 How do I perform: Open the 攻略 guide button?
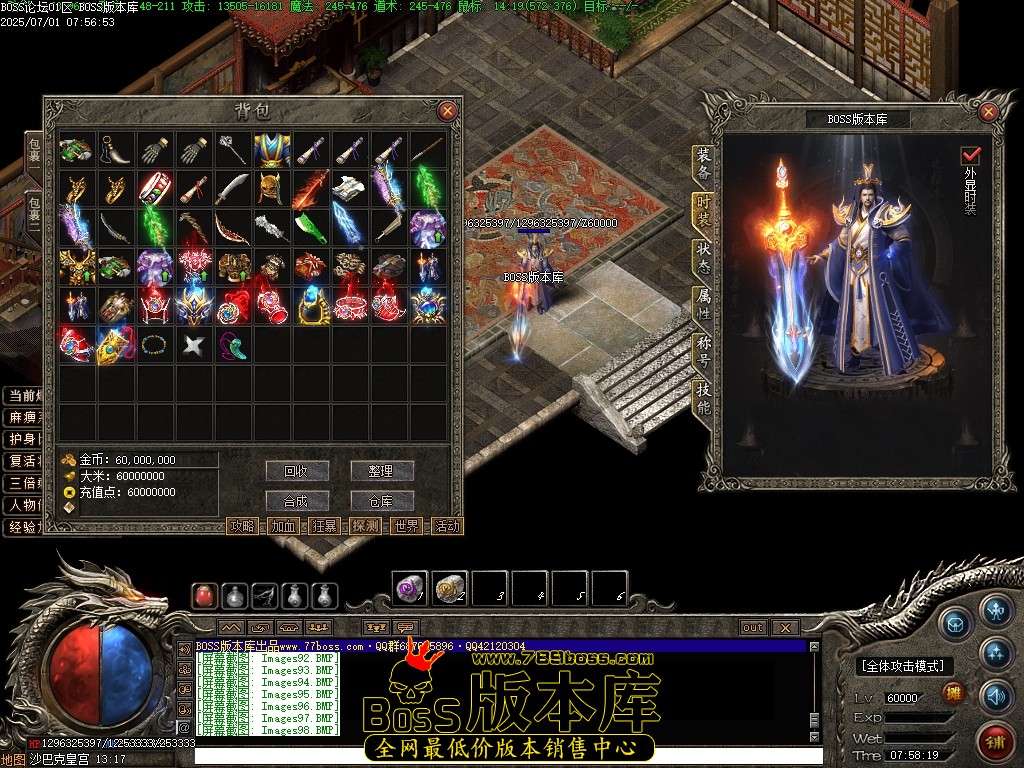242,526
